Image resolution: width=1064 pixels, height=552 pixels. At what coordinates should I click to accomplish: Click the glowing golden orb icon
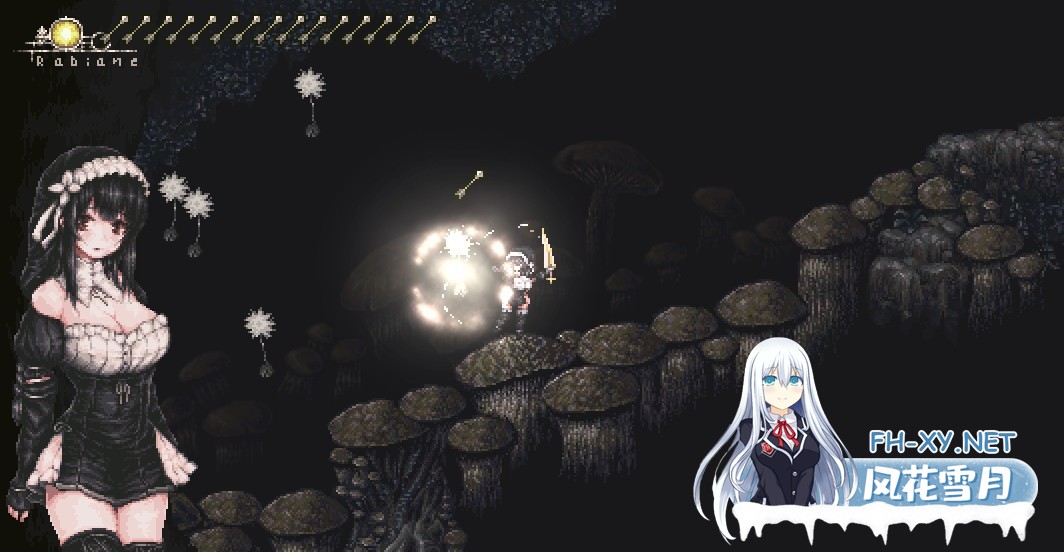coord(66,34)
